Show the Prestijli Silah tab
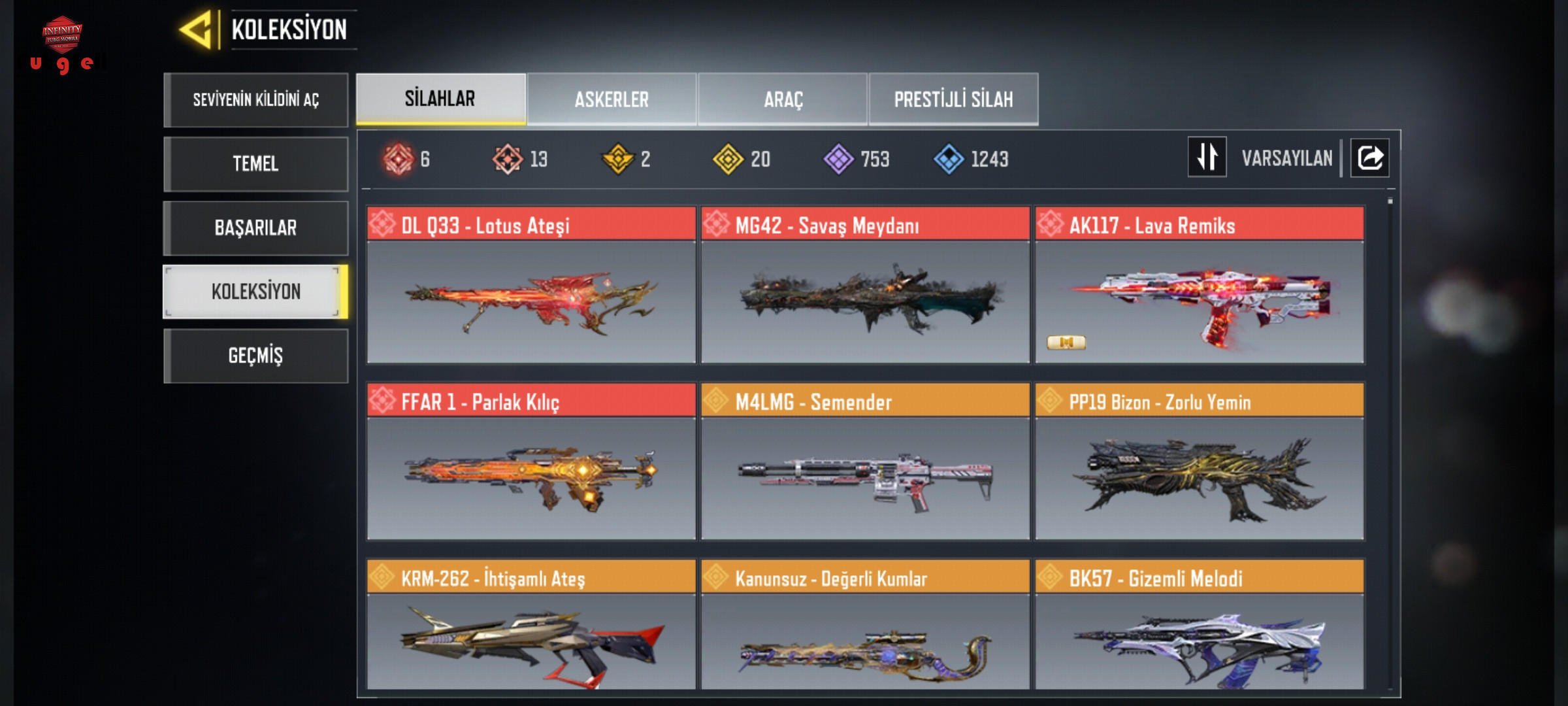1568x706 pixels. [x=953, y=99]
